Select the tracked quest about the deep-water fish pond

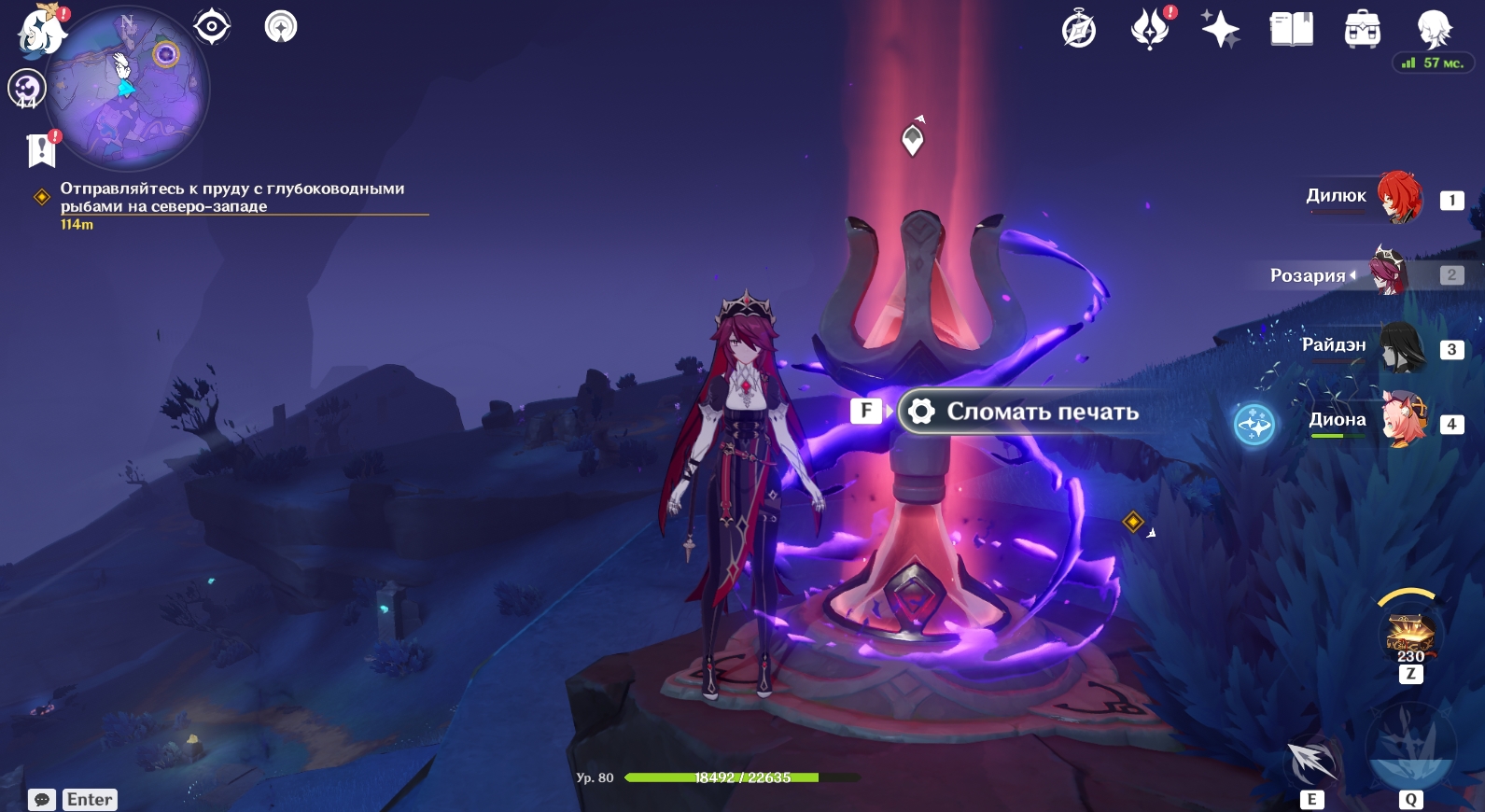pyautogui.click(x=233, y=197)
